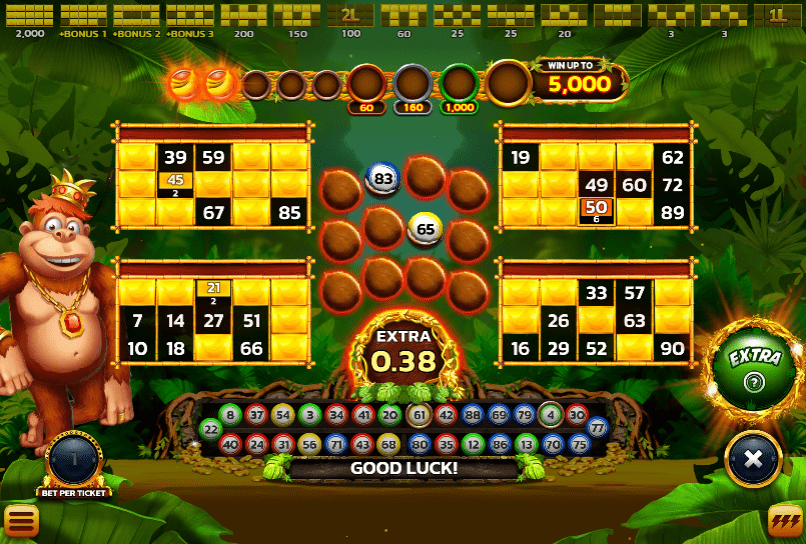This screenshot has width=806, height=544.
Task: Show the +BONUS 3 pattern
Action: (190, 16)
